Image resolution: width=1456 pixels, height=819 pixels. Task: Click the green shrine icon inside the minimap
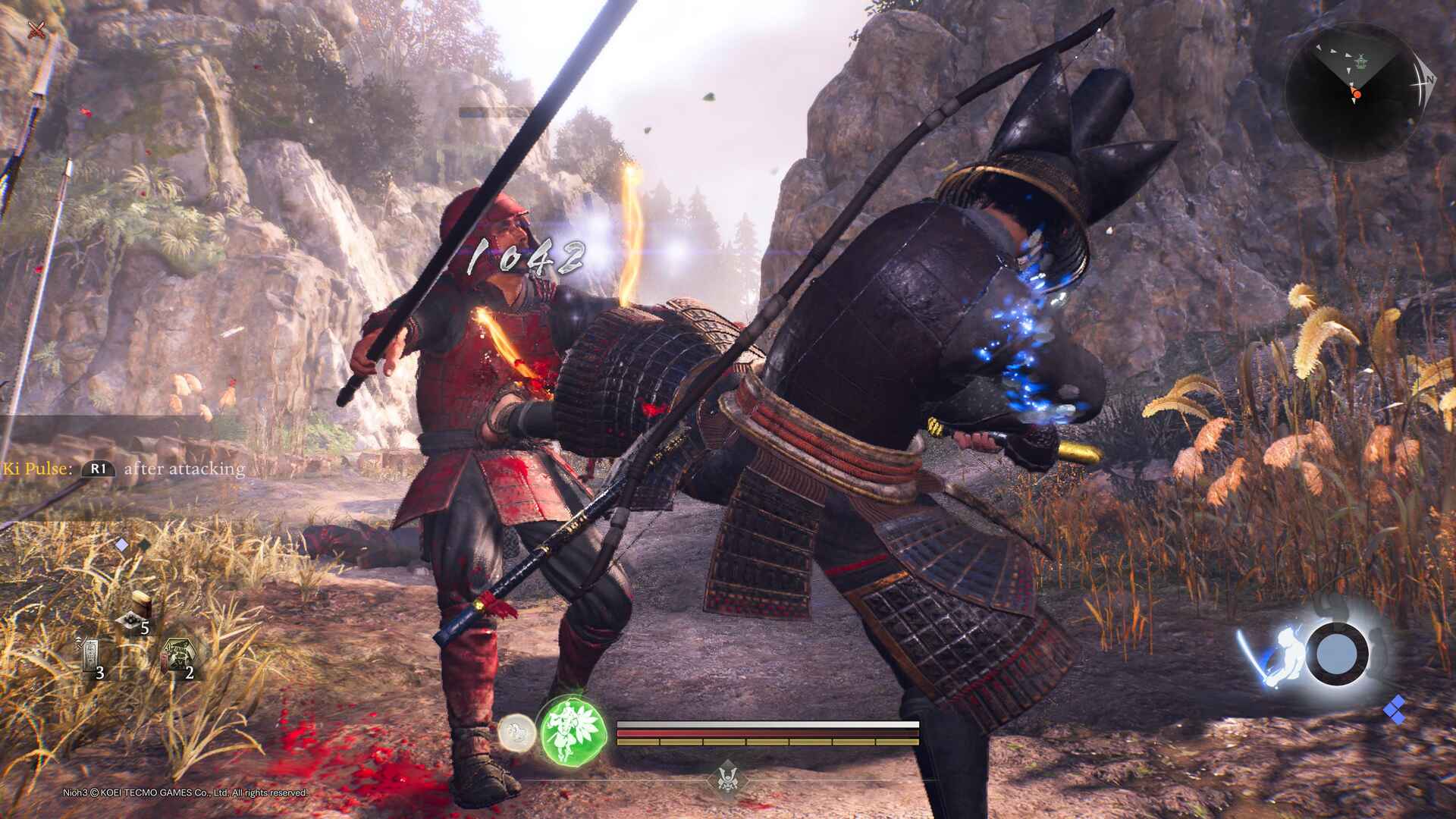(1361, 61)
